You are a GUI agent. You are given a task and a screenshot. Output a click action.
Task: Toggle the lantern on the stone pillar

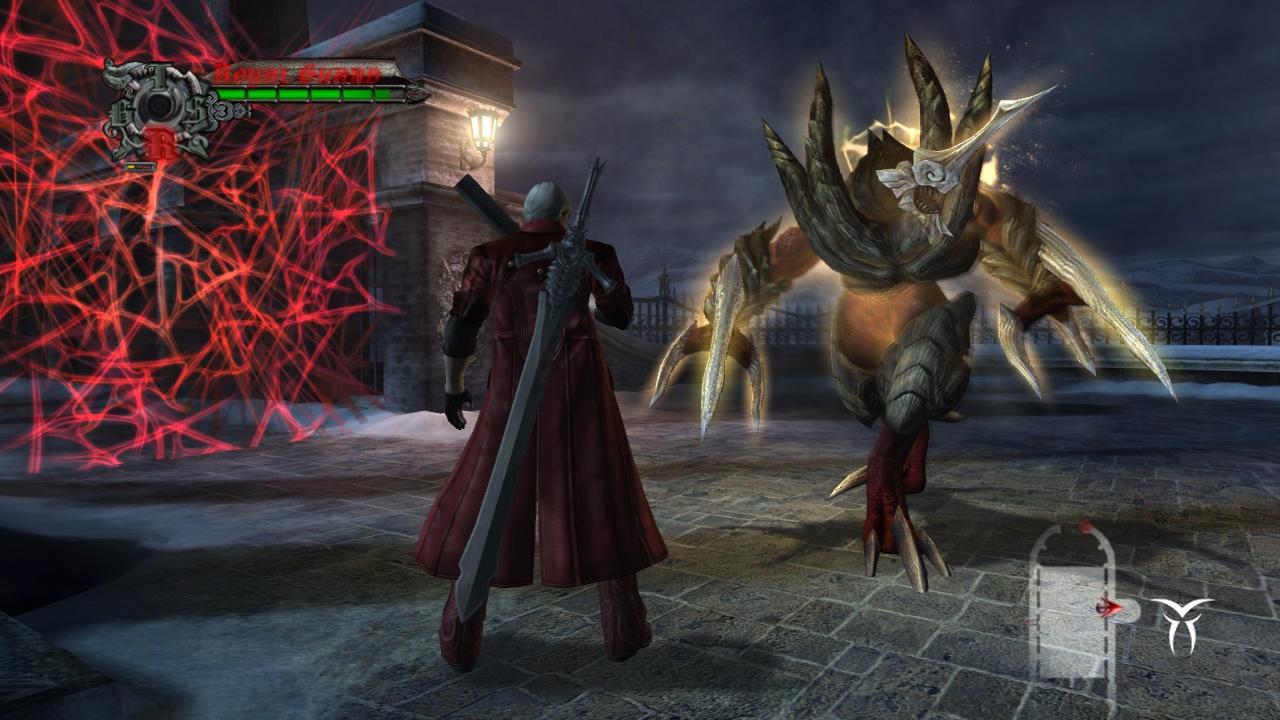[480, 130]
